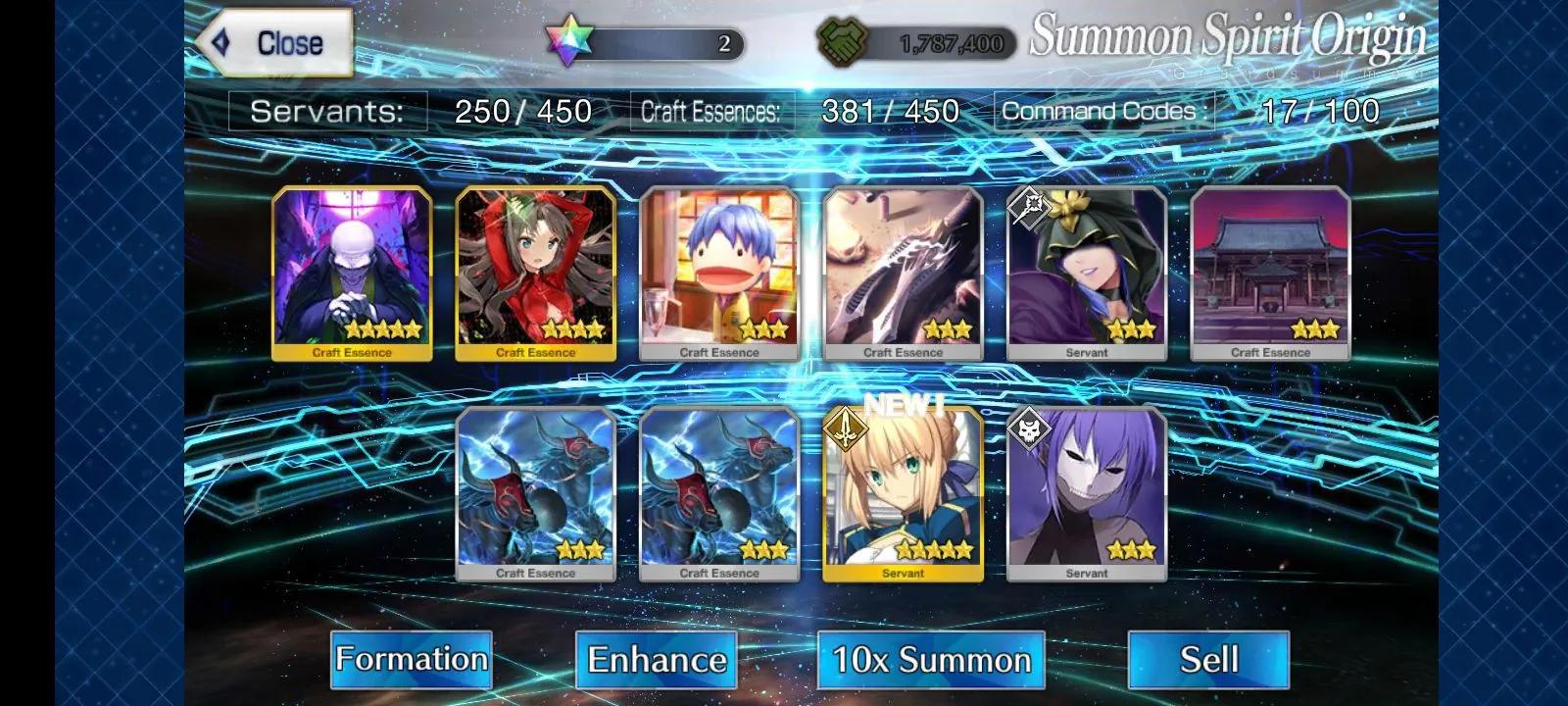Open the Sell screen
Viewport: 1568px width, 706px height.
pyautogui.click(x=1208, y=659)
